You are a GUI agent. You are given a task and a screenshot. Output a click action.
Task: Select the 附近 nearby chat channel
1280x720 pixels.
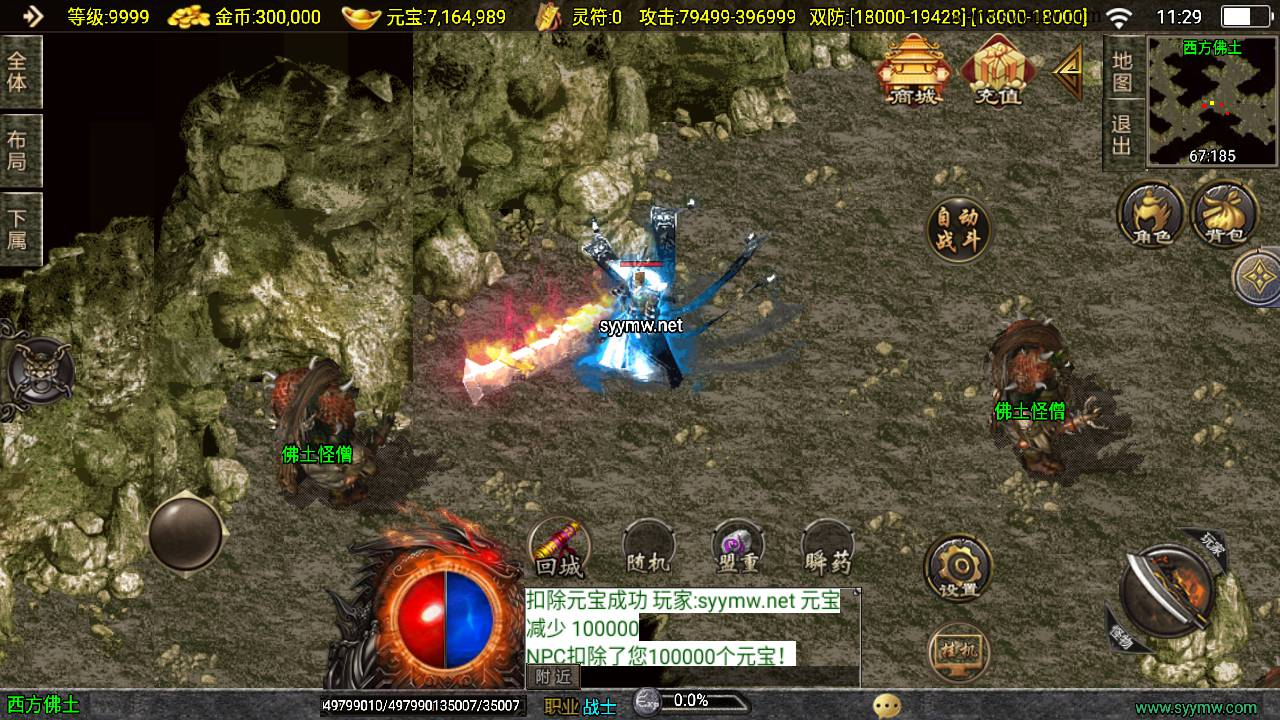point(553,677)
